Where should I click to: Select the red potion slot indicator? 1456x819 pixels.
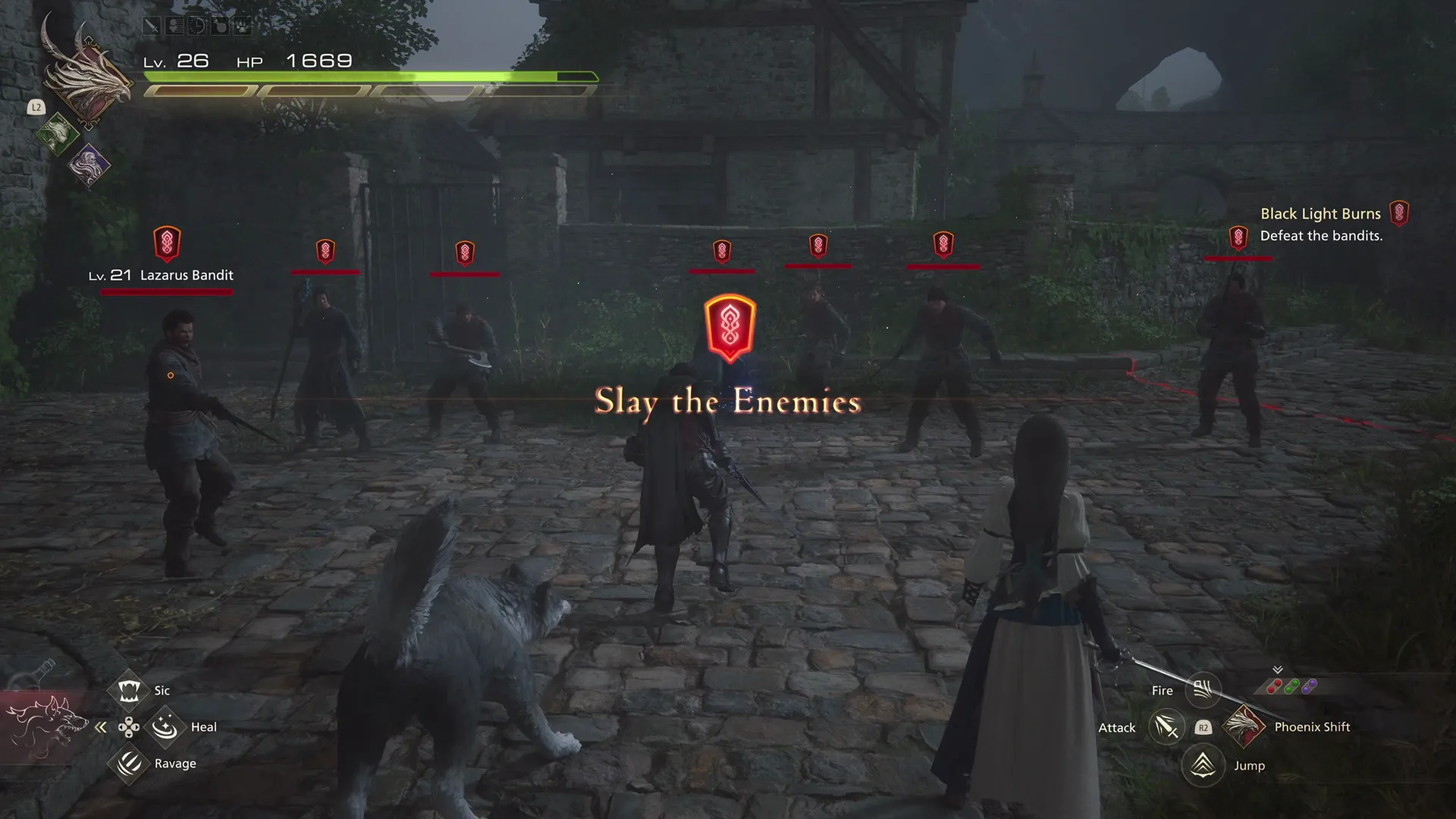click(1274, 687)
